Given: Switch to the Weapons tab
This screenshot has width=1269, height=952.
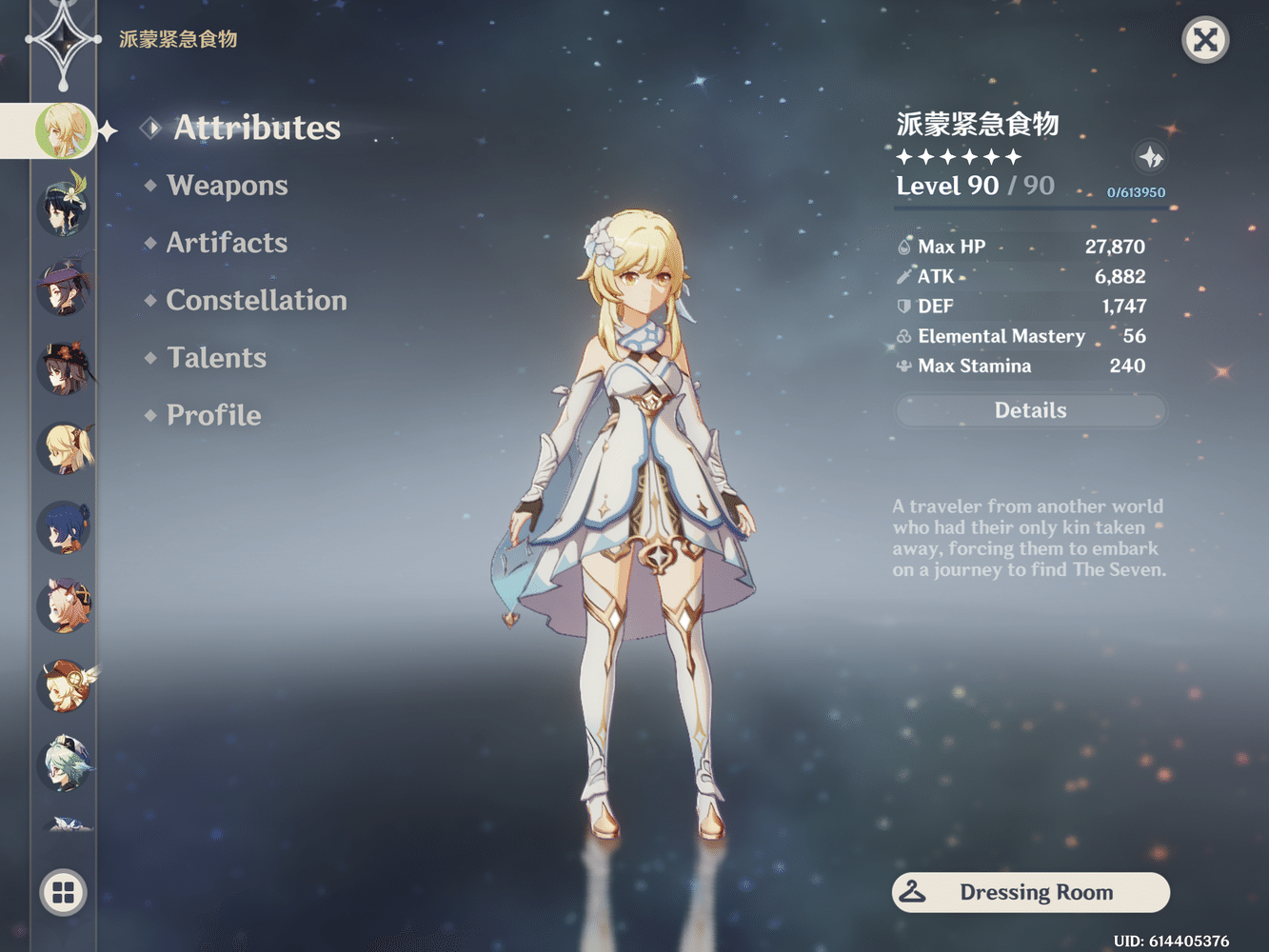Looking at the screenshot, I should pyautogui.click(x=228, y=186).
